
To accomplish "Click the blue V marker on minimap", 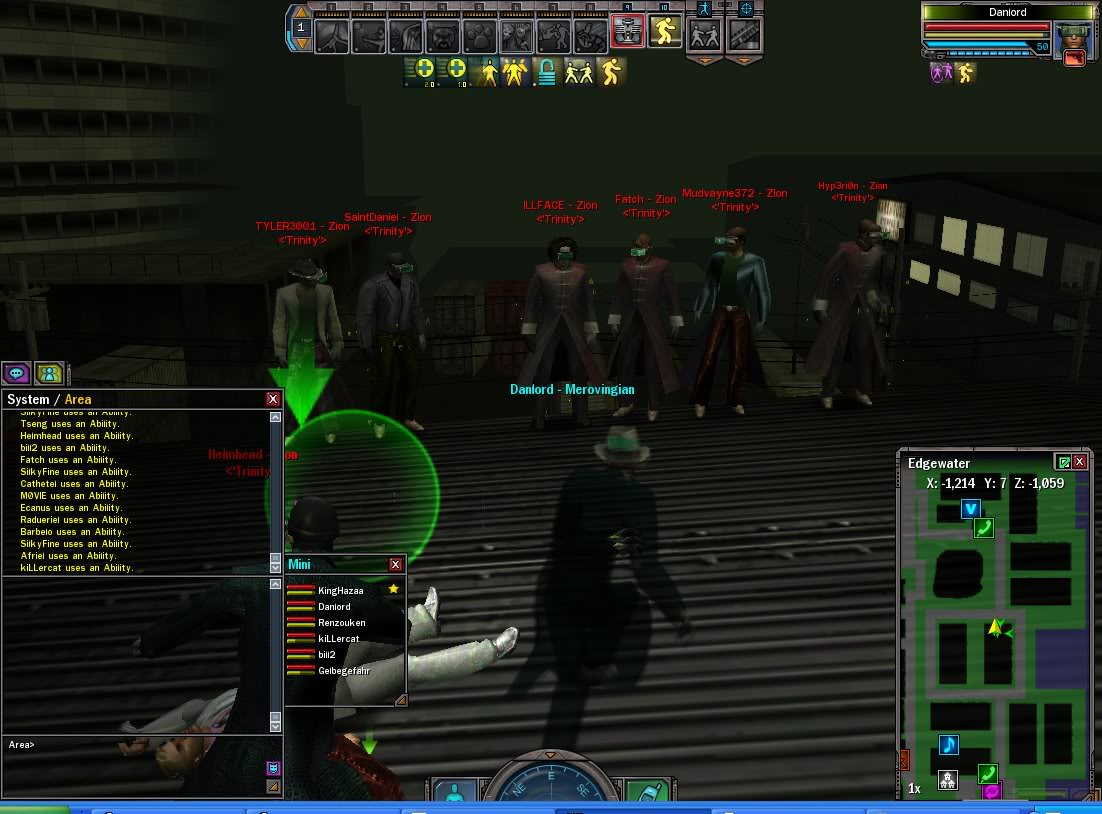I will (x=970, y=509).
